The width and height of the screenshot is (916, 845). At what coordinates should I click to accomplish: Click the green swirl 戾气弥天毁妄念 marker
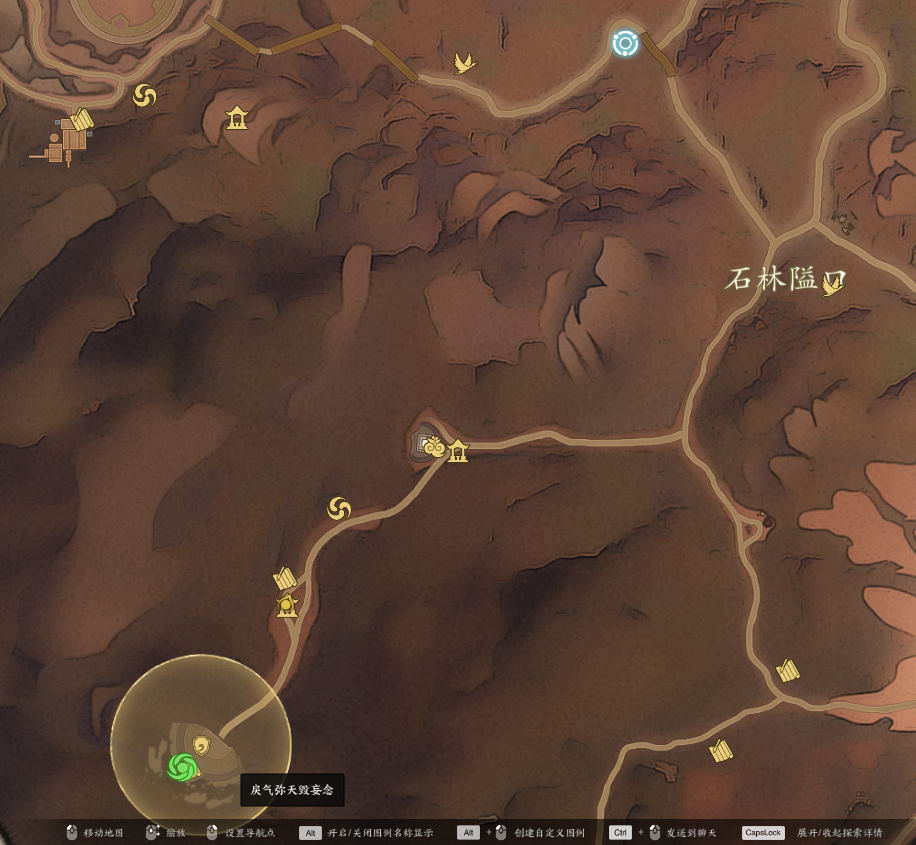(182, 767)
